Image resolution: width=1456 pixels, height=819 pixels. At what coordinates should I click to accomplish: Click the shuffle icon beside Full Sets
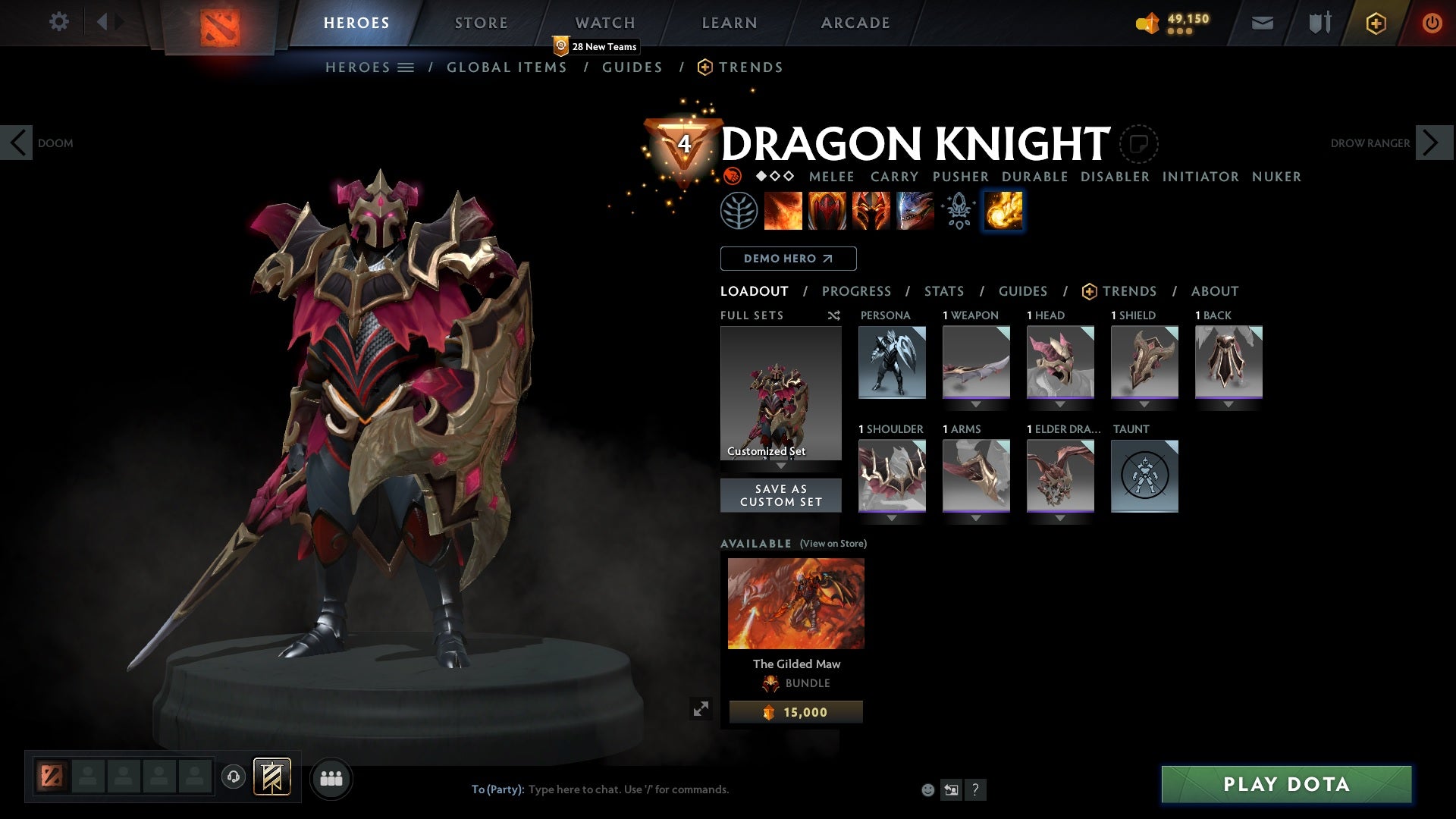(x=834, y=315)
